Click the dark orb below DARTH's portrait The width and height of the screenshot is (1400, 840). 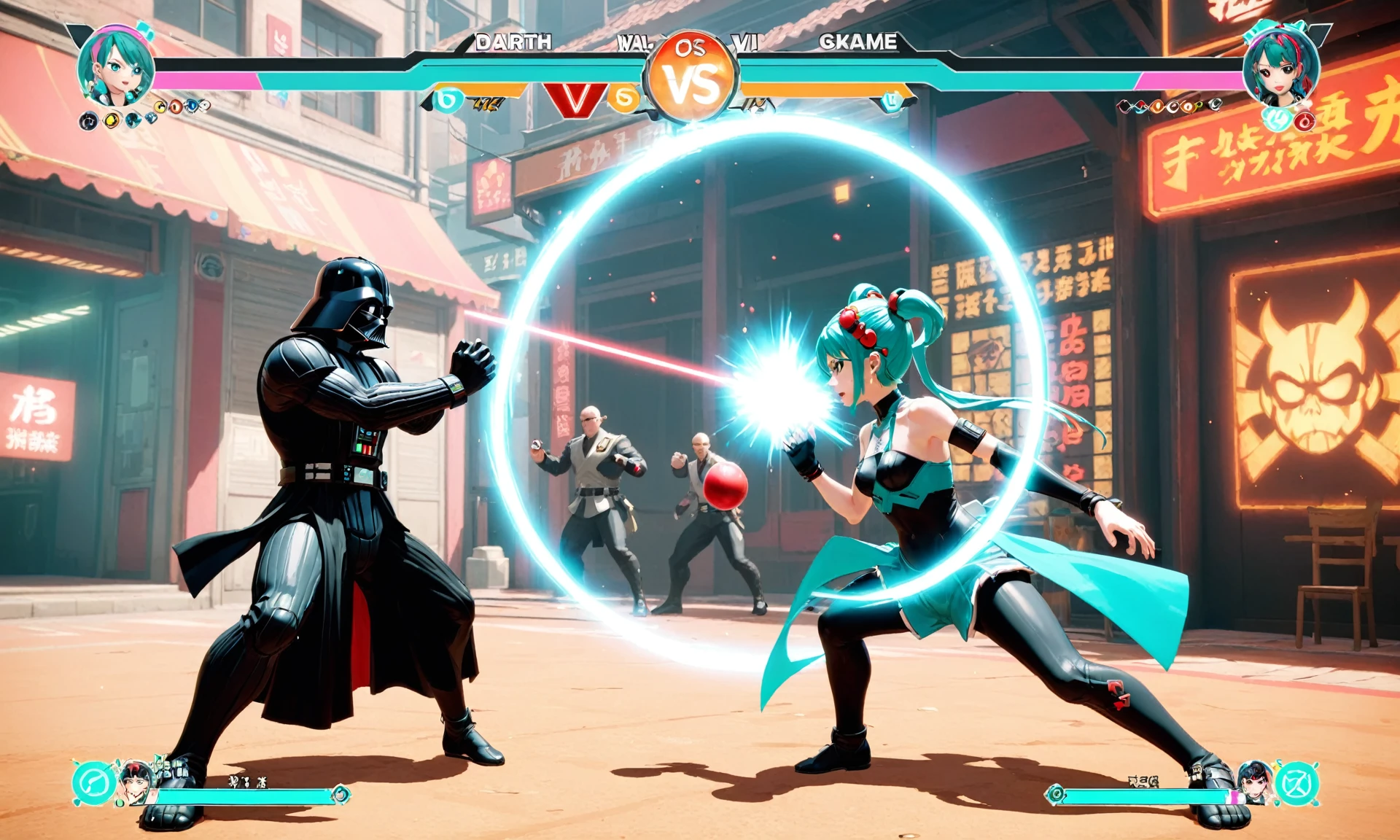point(88,121)
